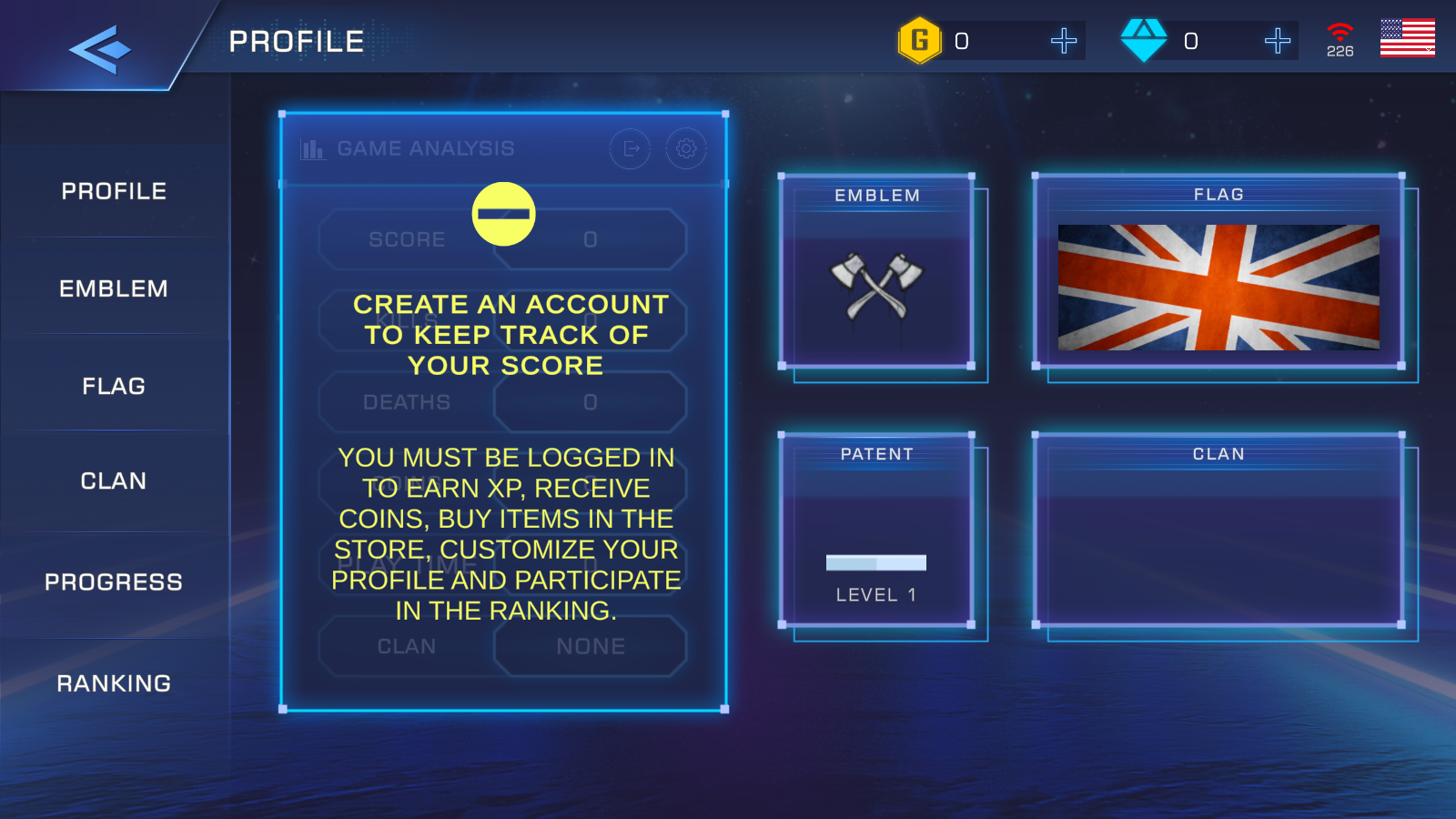Click the logout arrow icon in Game Analysis
The width and height of the screenshot is (1456, 819).
point(630,148)
